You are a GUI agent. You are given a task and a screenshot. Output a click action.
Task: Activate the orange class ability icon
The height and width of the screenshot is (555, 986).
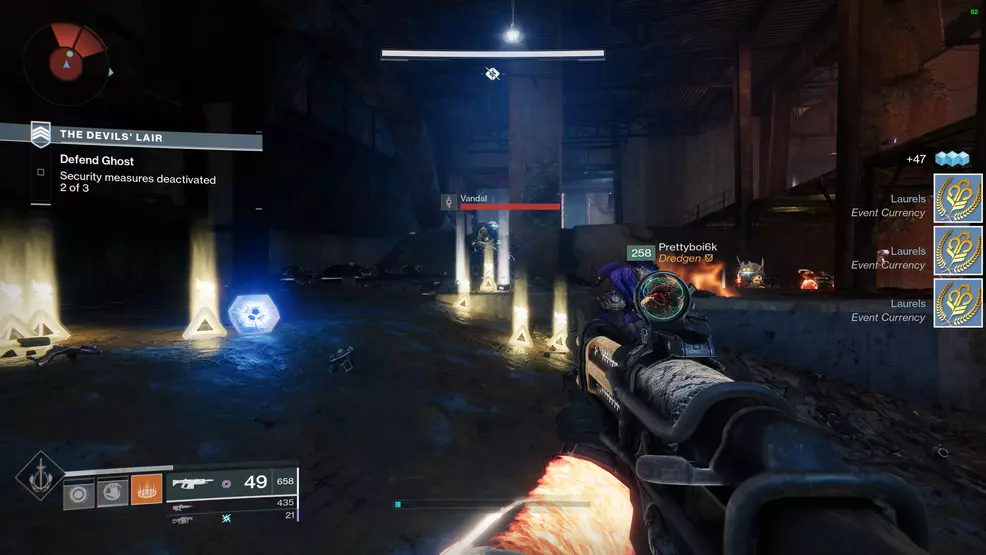click(x=146, y=490)
